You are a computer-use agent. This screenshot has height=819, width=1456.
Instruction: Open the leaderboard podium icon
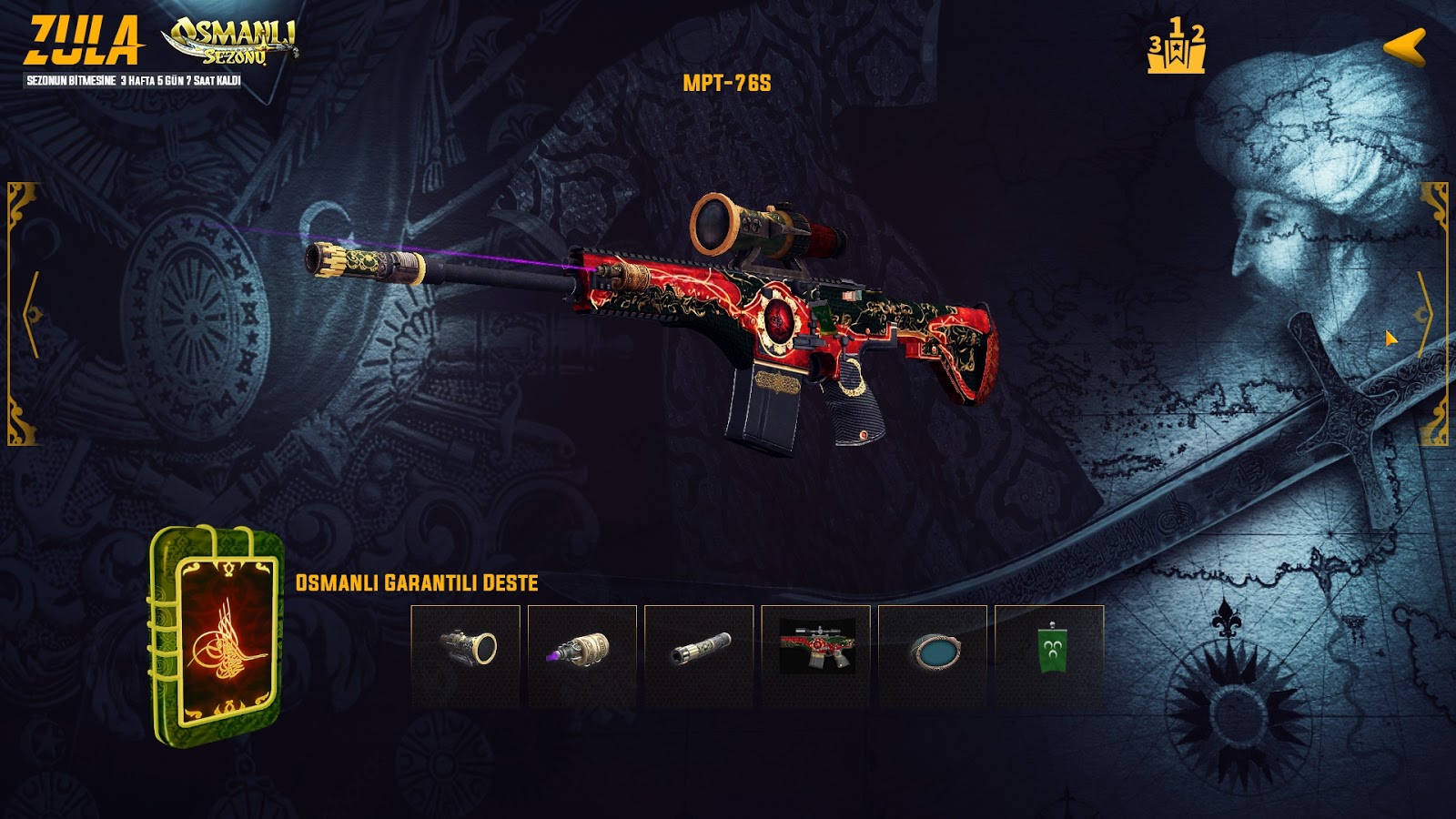click(x=1176, y=45)
